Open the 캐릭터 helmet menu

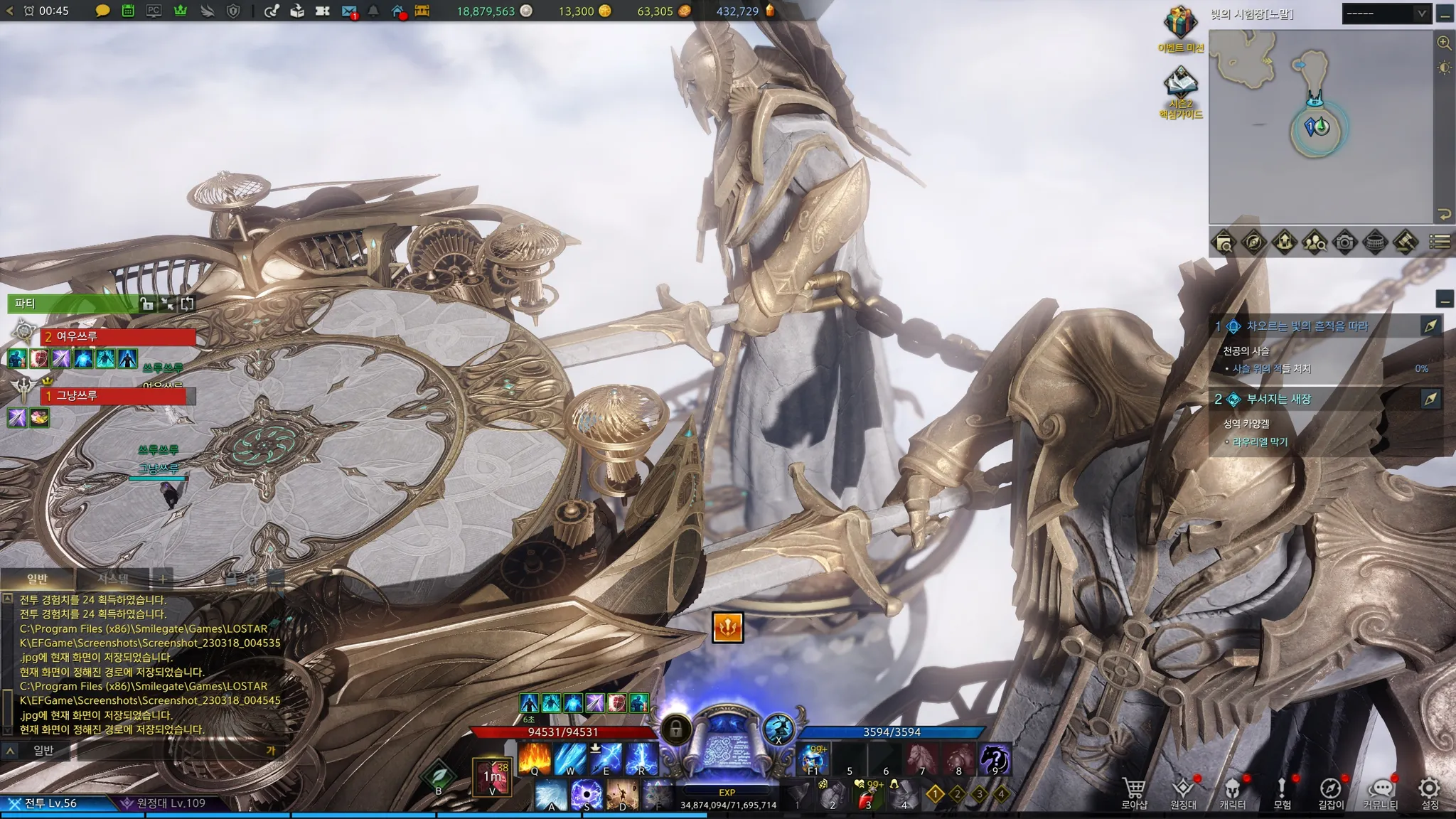pos(1232,792)
